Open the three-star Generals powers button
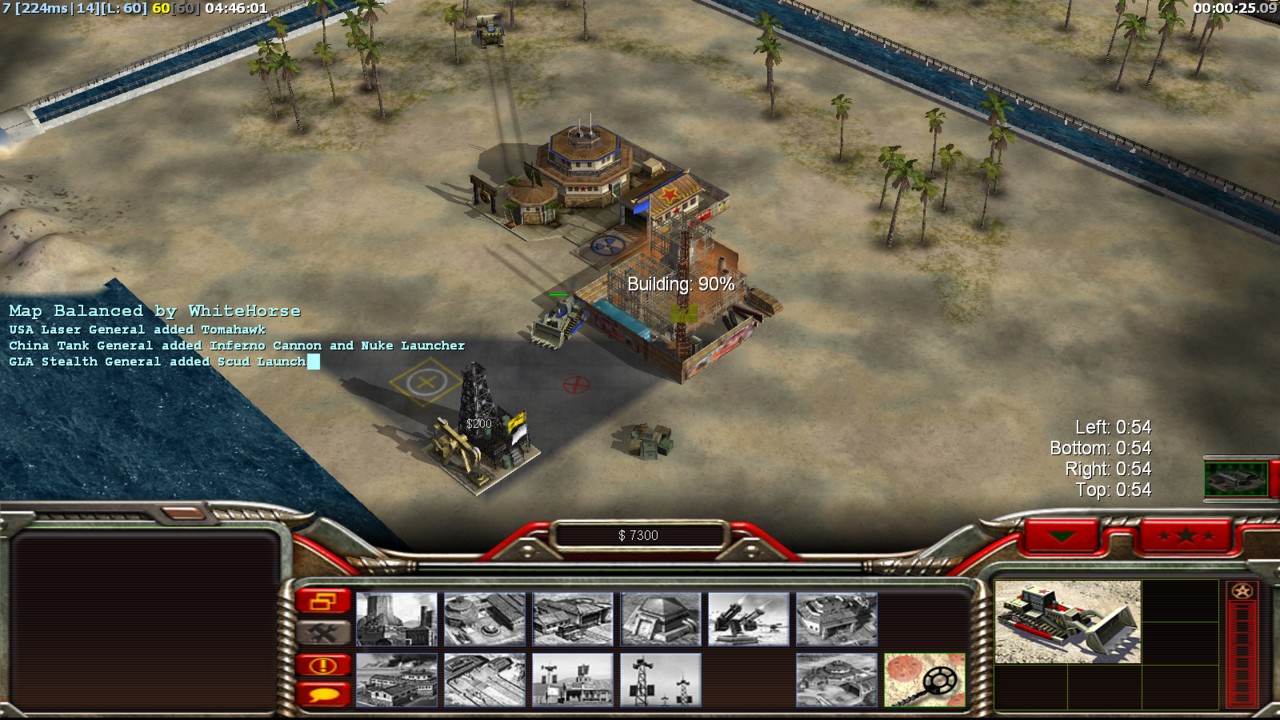 click(x=1186, y=536)
